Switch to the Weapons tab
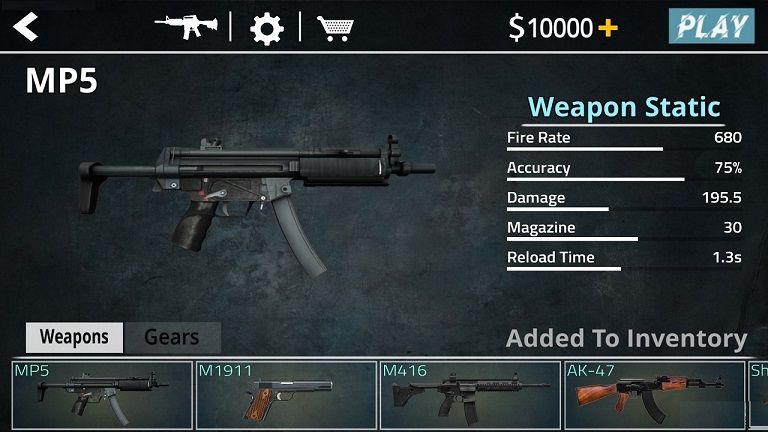This screenshot has height=432, width=768. 73,337
